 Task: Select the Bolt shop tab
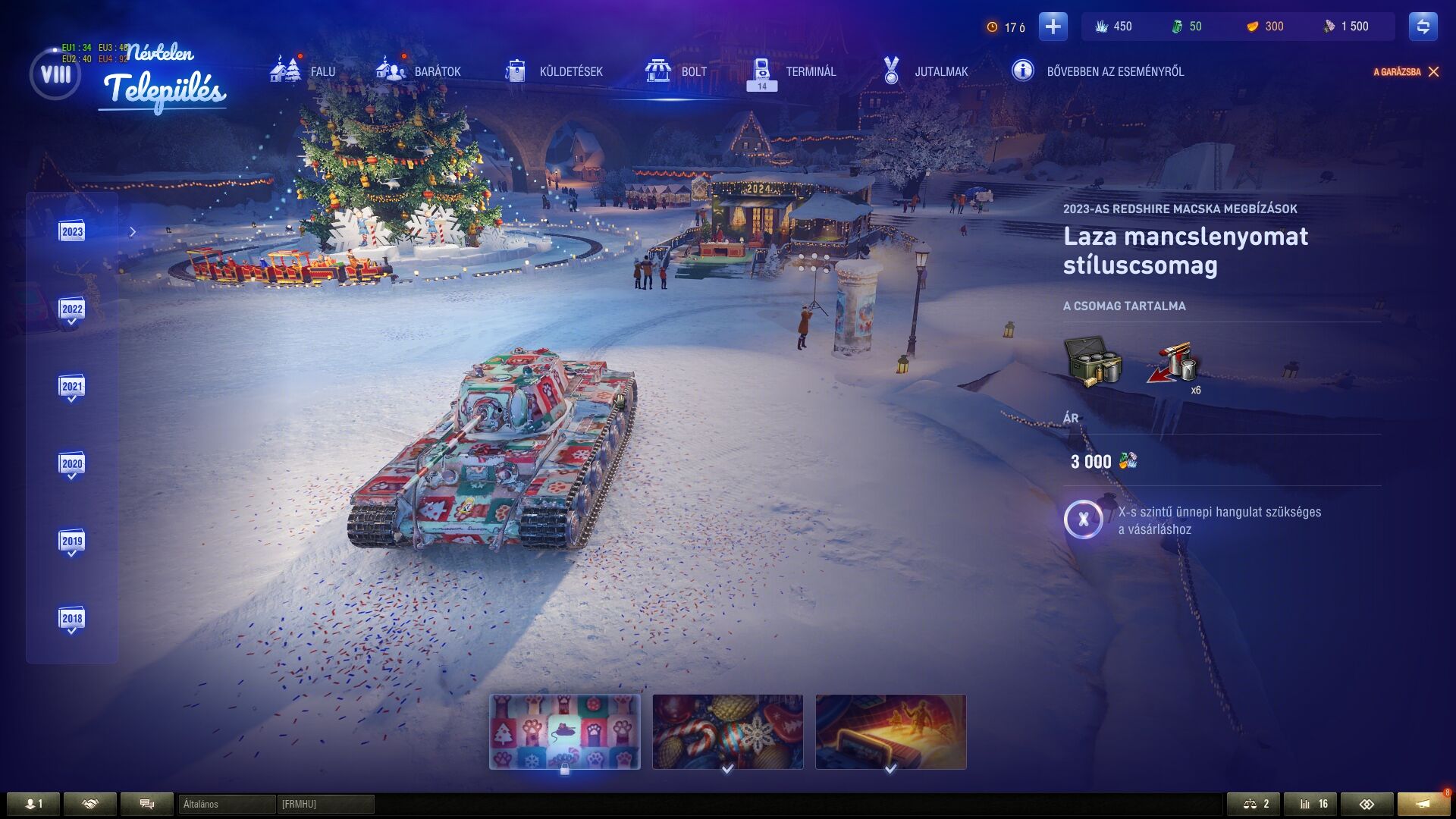point(676,71)
